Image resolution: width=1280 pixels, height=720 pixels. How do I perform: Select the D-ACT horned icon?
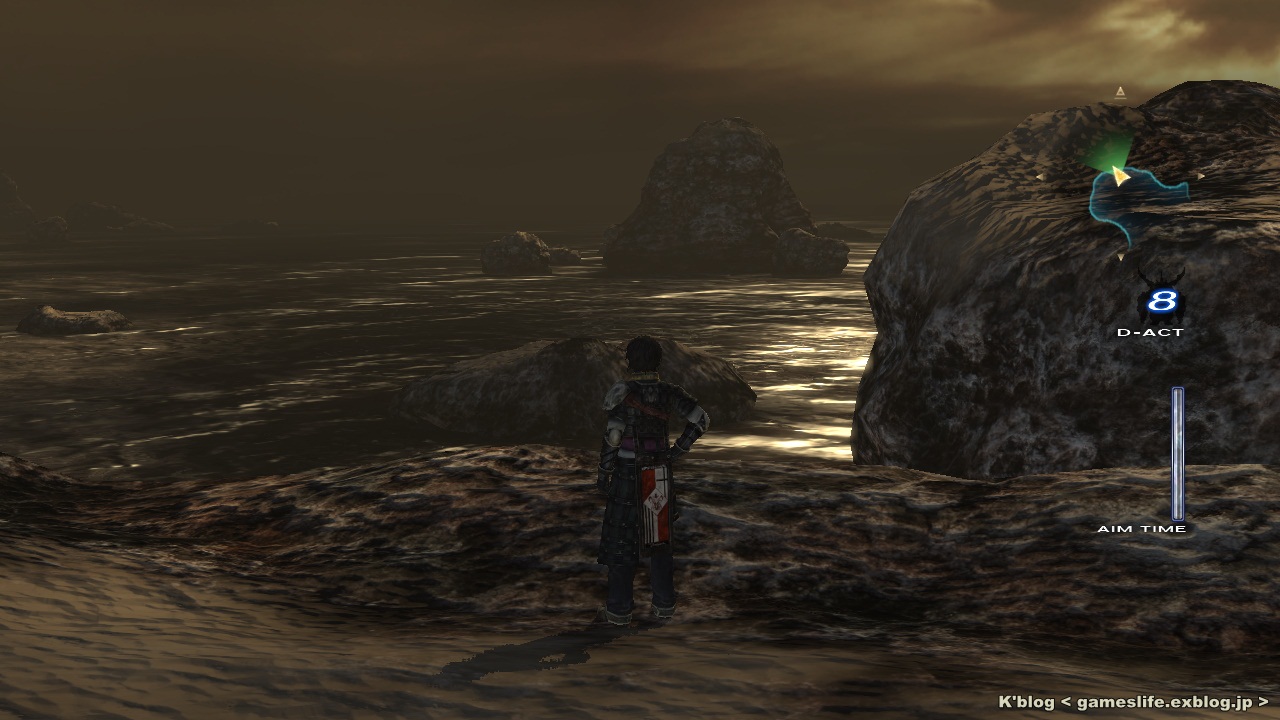click(1161, 299)
